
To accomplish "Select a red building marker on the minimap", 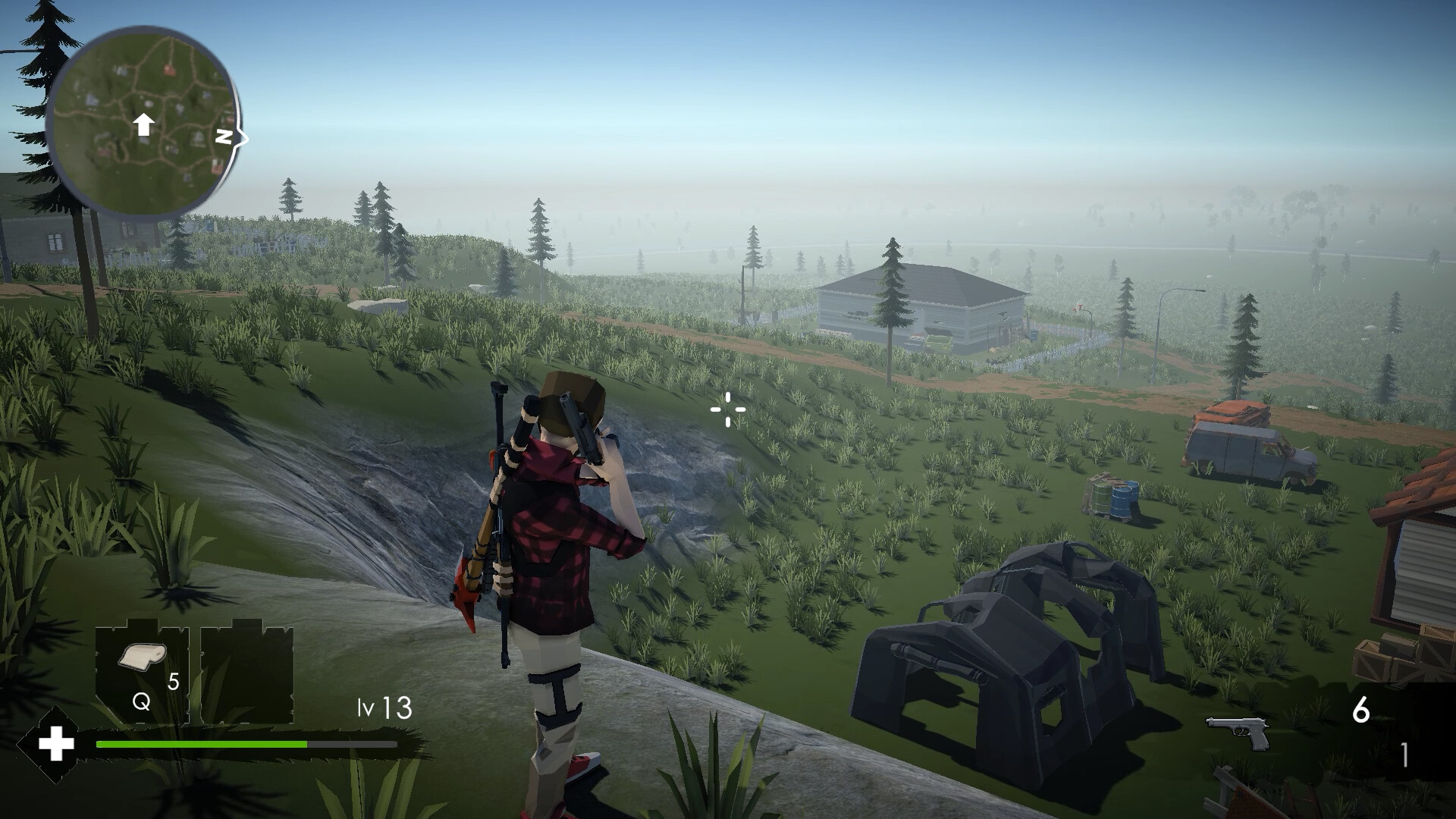I will click(171, 68).
